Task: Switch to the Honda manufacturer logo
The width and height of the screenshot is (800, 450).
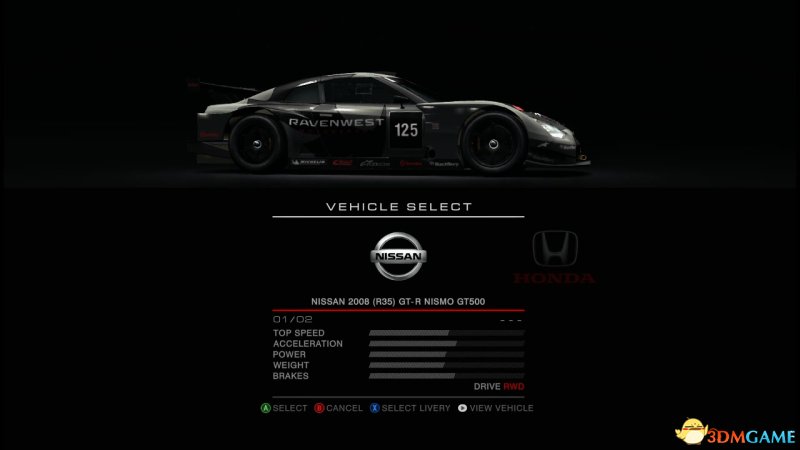Action: (553, 255)
